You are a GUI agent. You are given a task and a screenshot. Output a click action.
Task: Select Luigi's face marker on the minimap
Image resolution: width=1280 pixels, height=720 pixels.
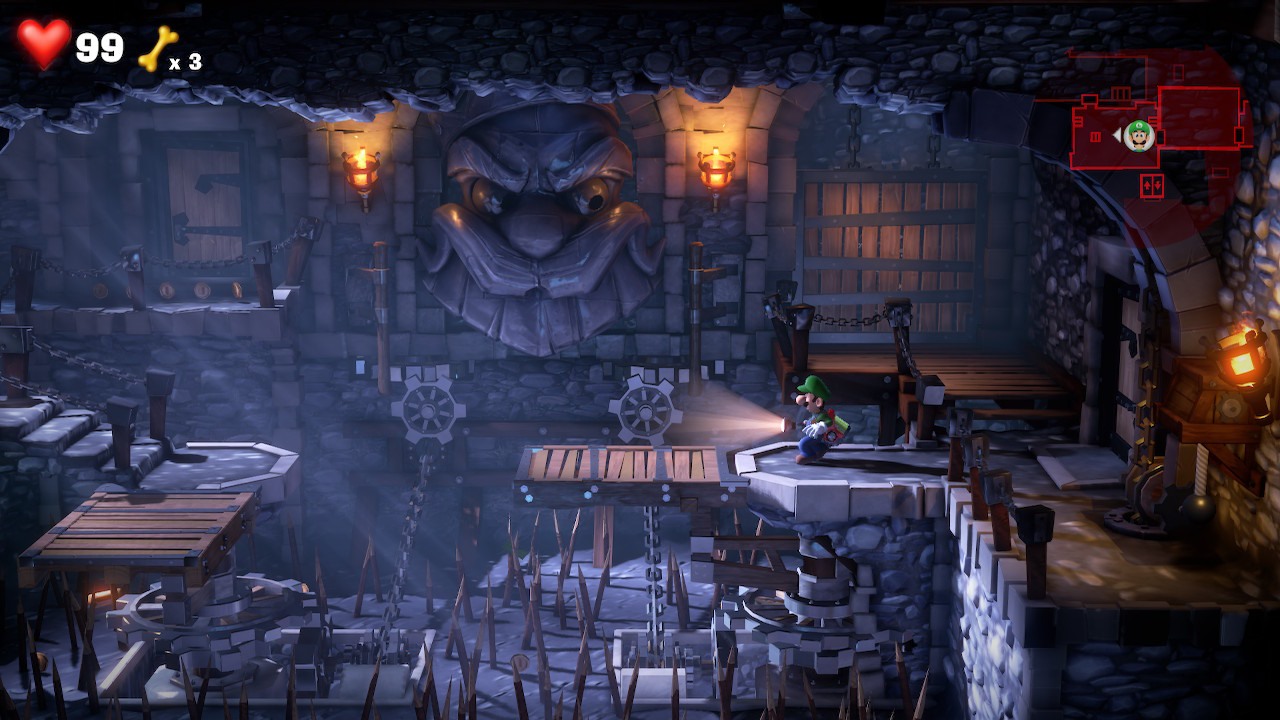[1138, 135]
